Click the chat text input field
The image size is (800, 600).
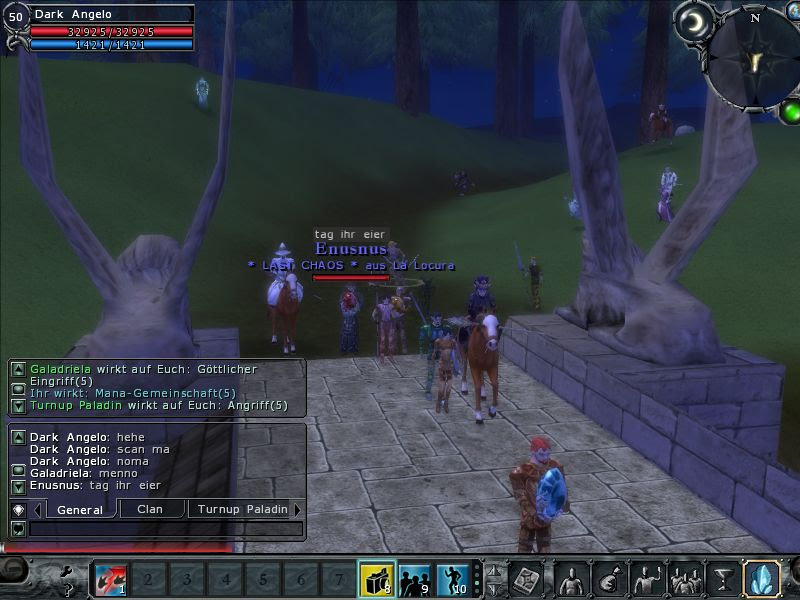point(165,528)
